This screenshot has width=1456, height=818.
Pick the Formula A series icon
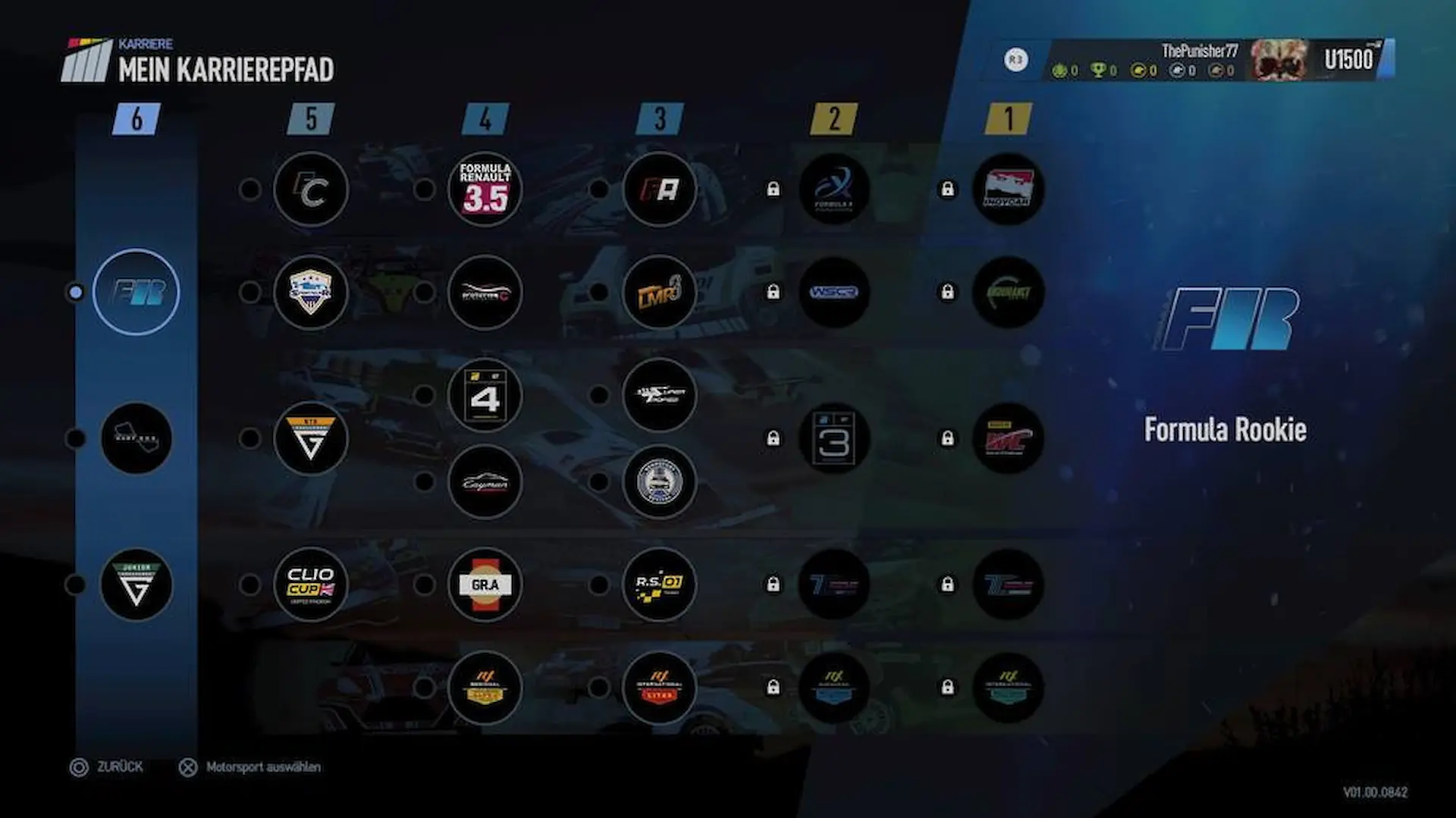pyautogui.click(x=660, y=189)
